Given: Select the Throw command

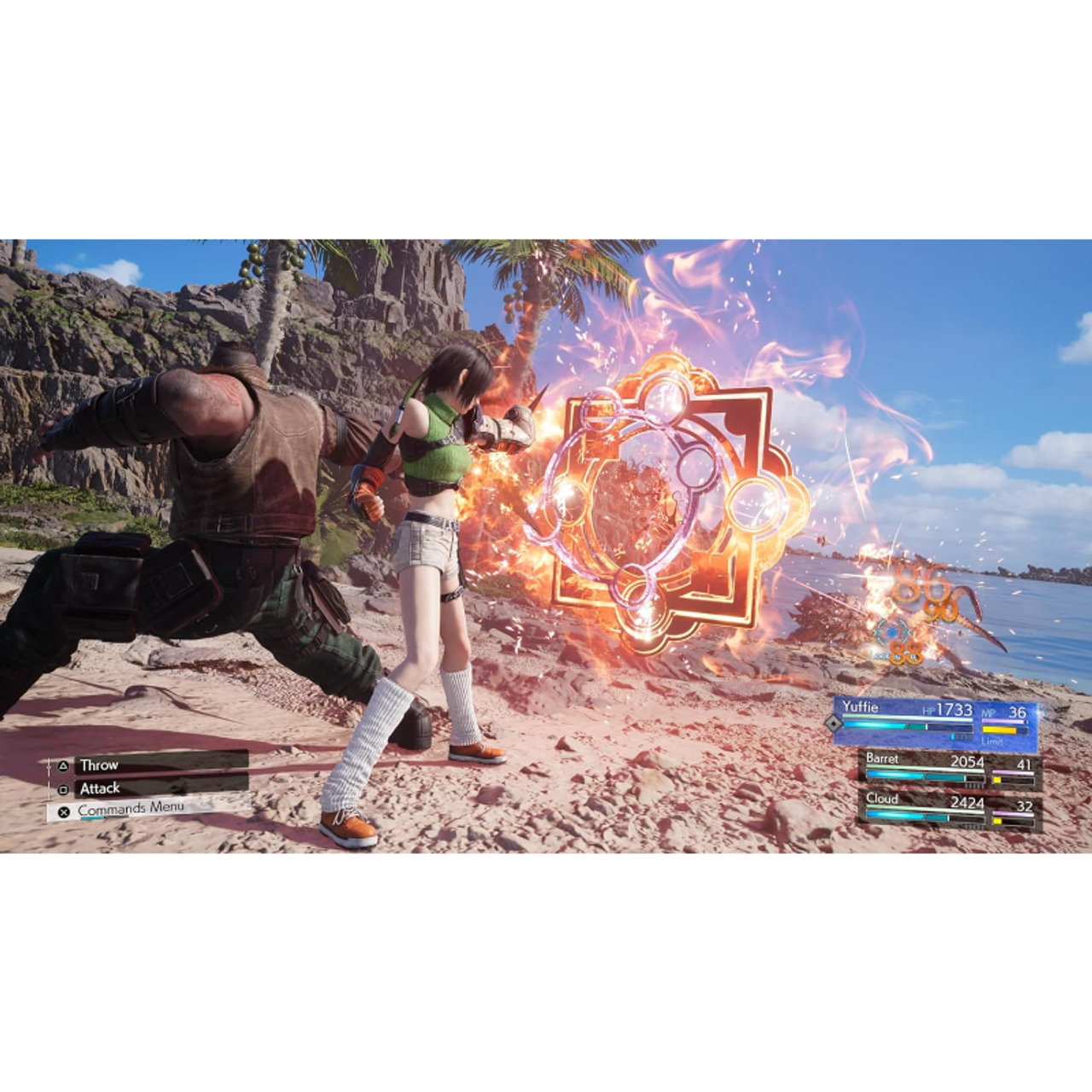Looking at the screenshot, I should click(x=98, y=766).
